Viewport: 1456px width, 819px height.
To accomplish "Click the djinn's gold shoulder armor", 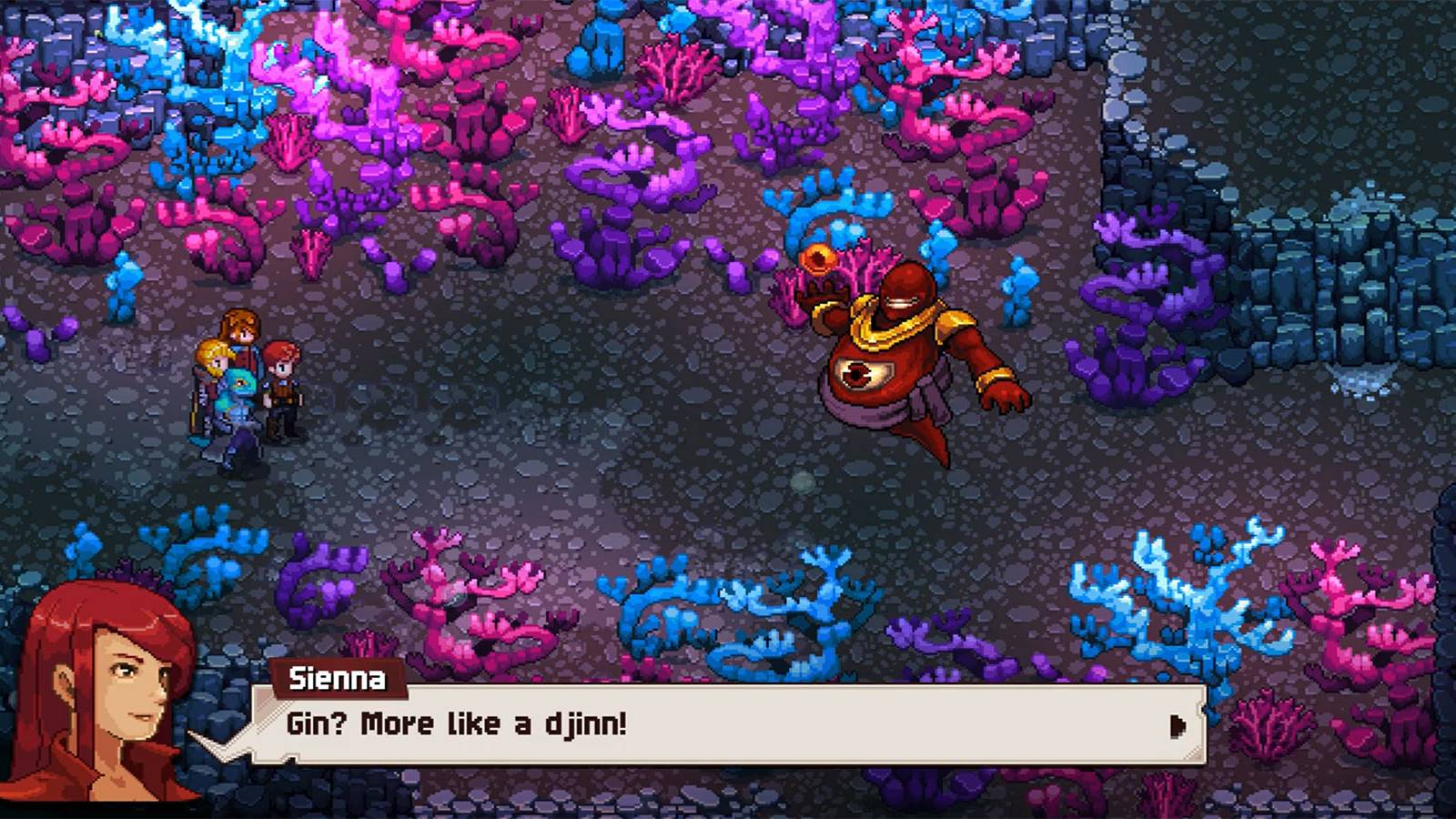I will 954,320.
